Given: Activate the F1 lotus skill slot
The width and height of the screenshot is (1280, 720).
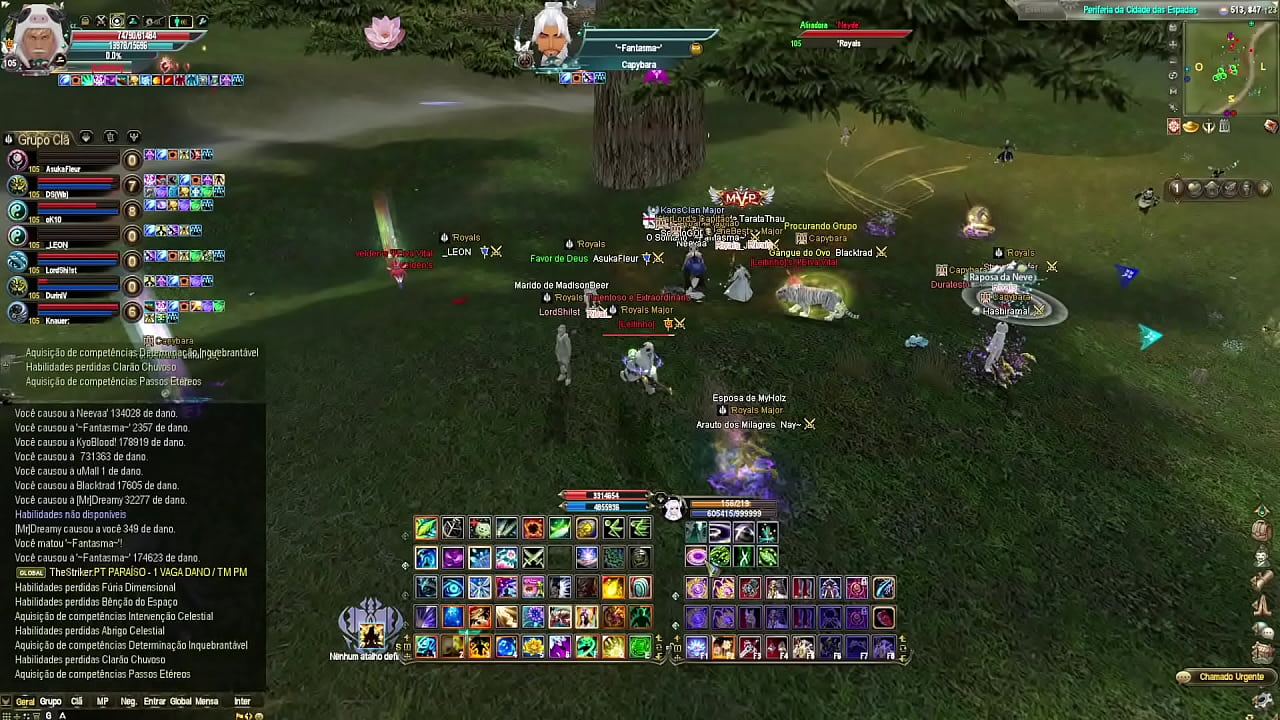Looking at the screenshot, I should point(697,647).
